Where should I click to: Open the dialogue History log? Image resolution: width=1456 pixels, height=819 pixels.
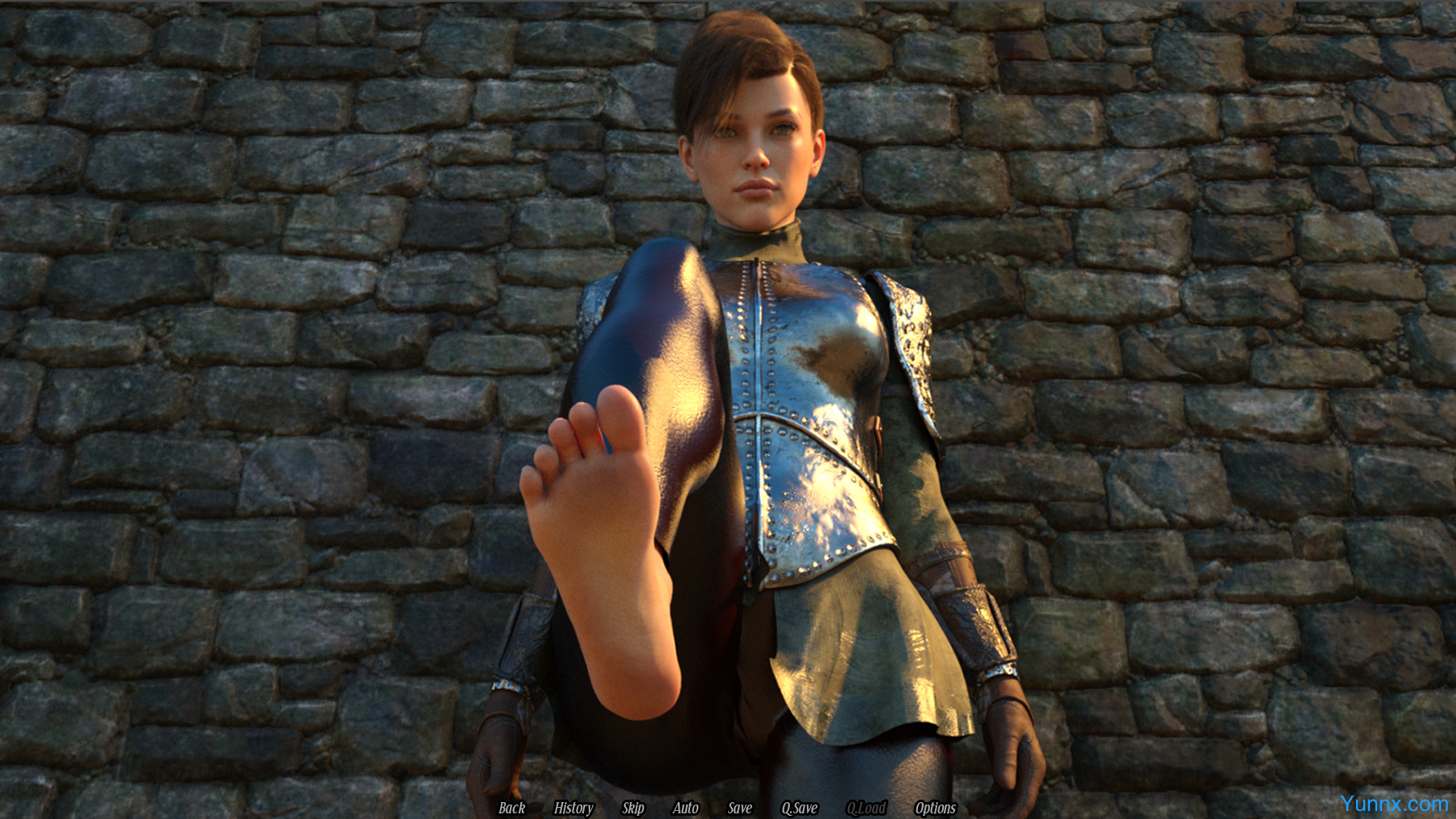573,808
